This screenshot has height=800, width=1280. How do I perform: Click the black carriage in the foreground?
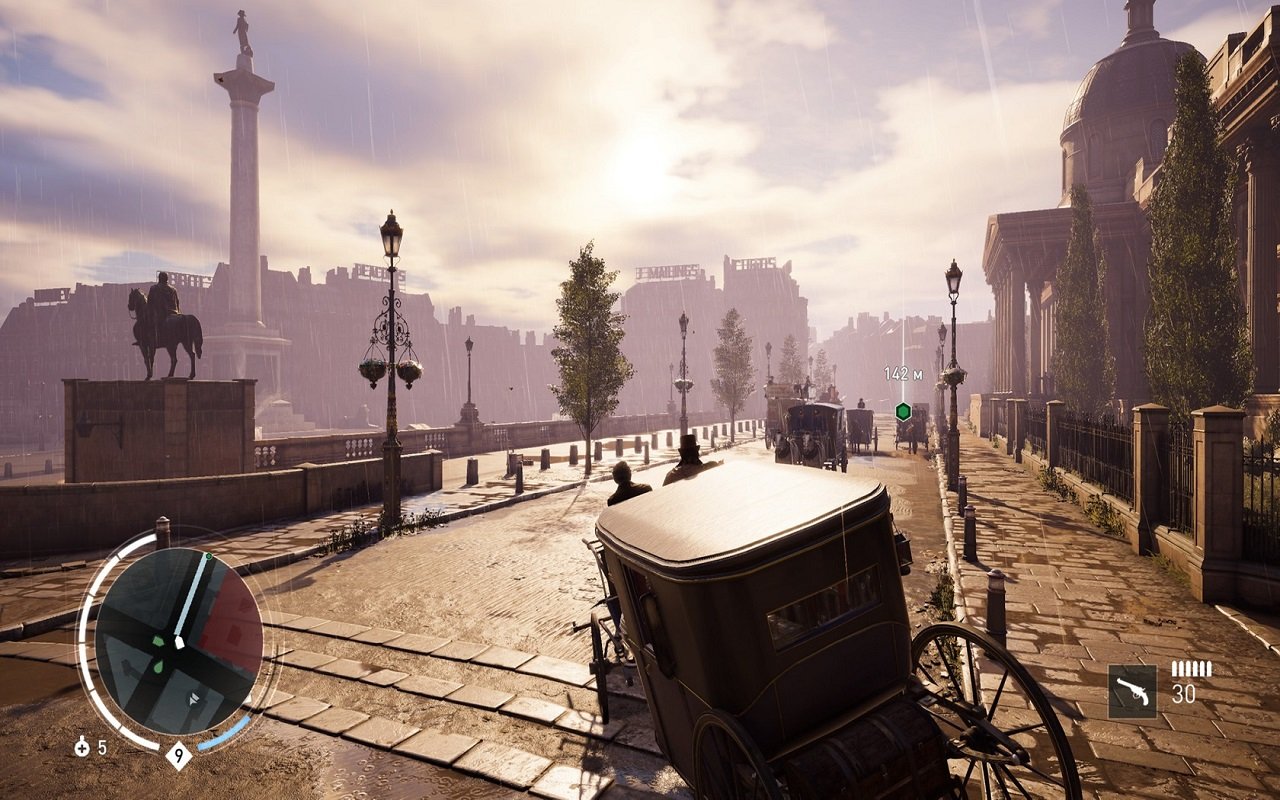point(760,620)
